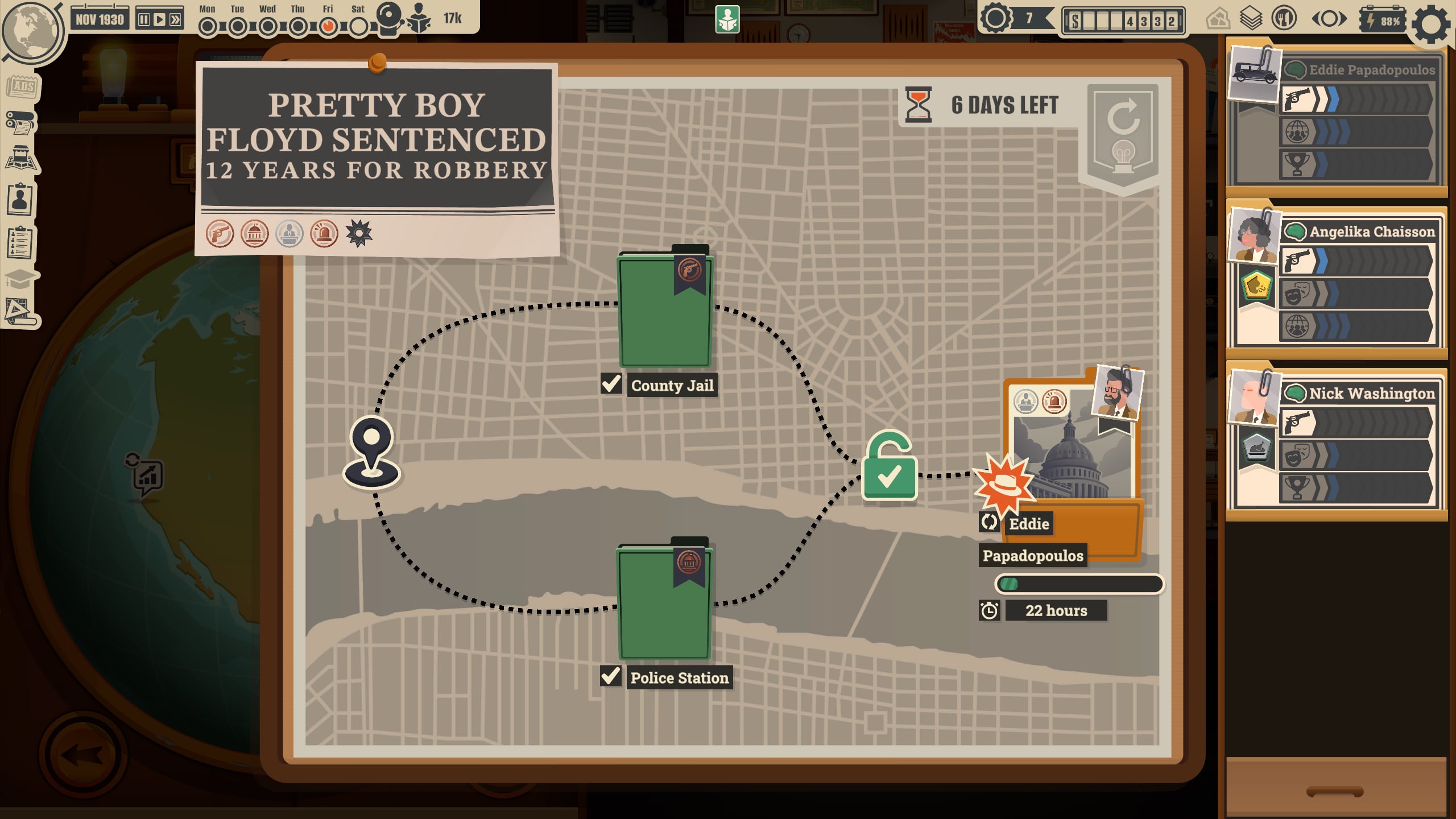
Task: Click the green unlocked padlock node
Action: point(889,466)
